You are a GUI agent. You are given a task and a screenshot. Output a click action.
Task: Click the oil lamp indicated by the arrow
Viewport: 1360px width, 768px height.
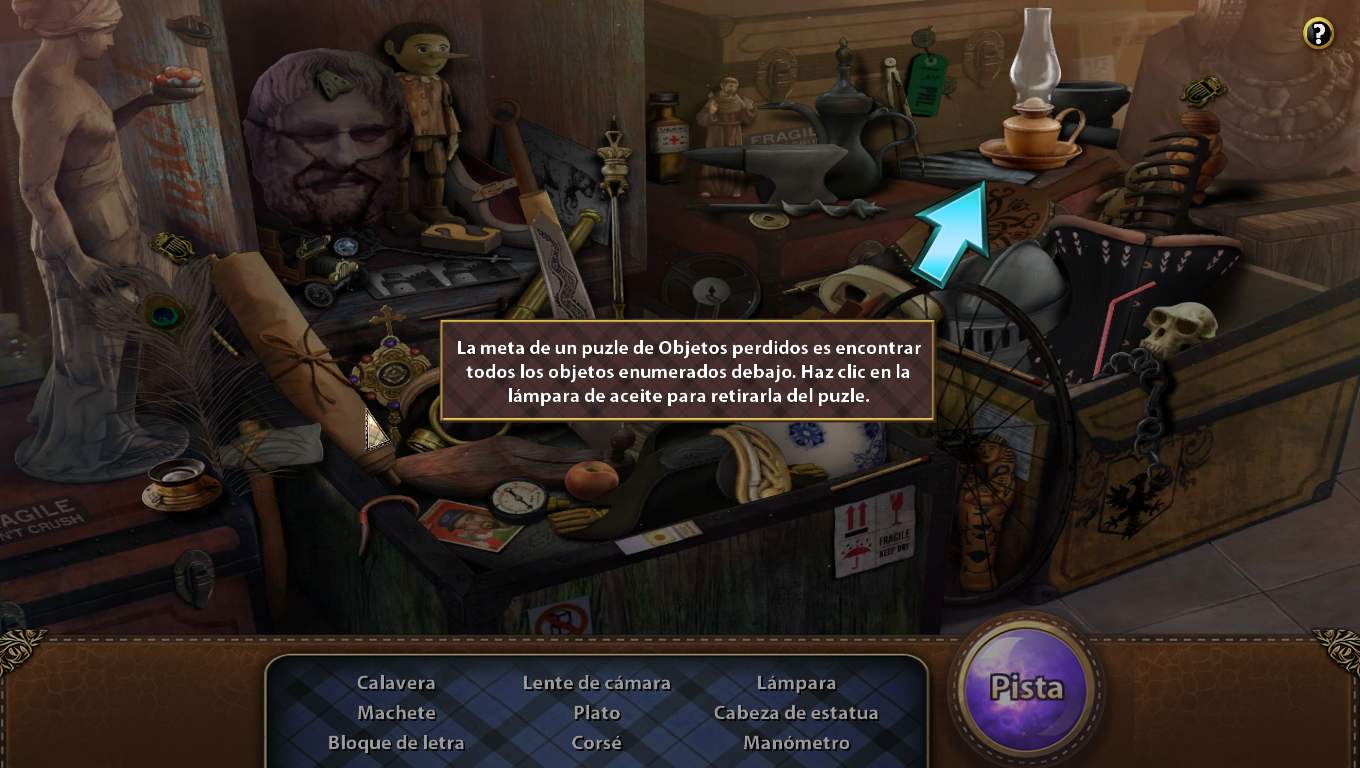[1030, 110]
